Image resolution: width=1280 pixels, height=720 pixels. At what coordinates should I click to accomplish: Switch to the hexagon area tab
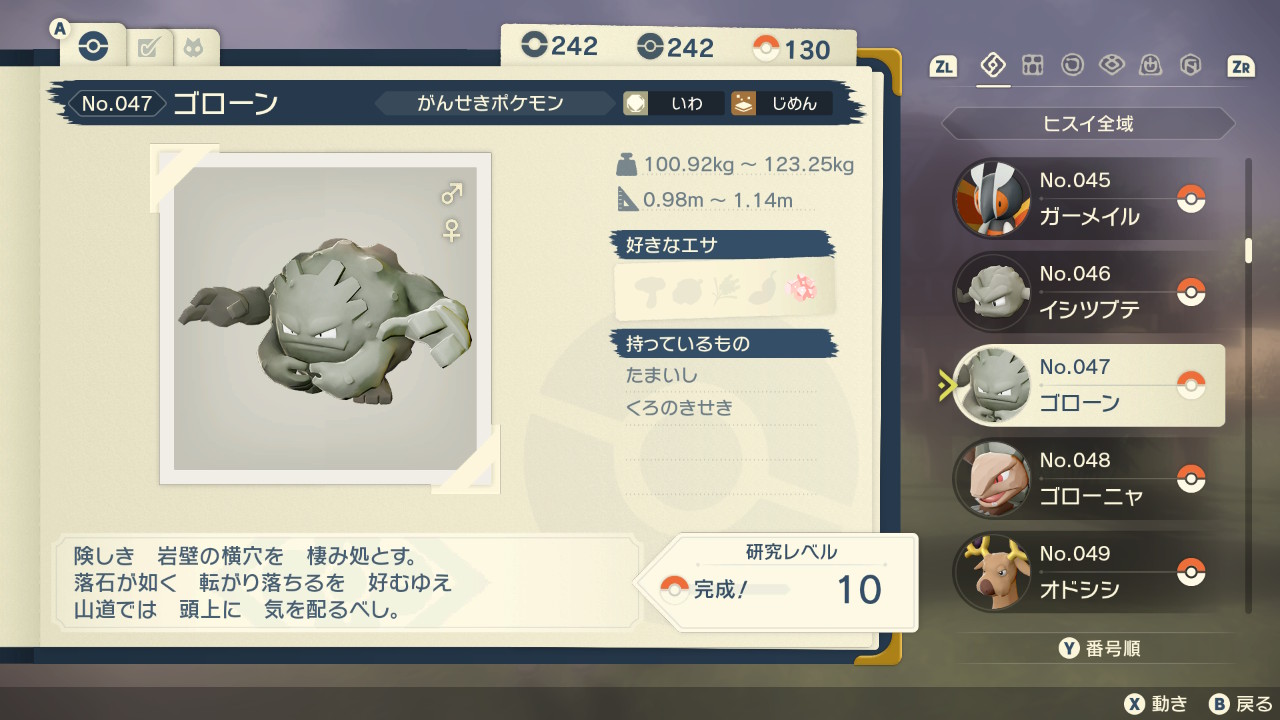[x=1190, y=66]
